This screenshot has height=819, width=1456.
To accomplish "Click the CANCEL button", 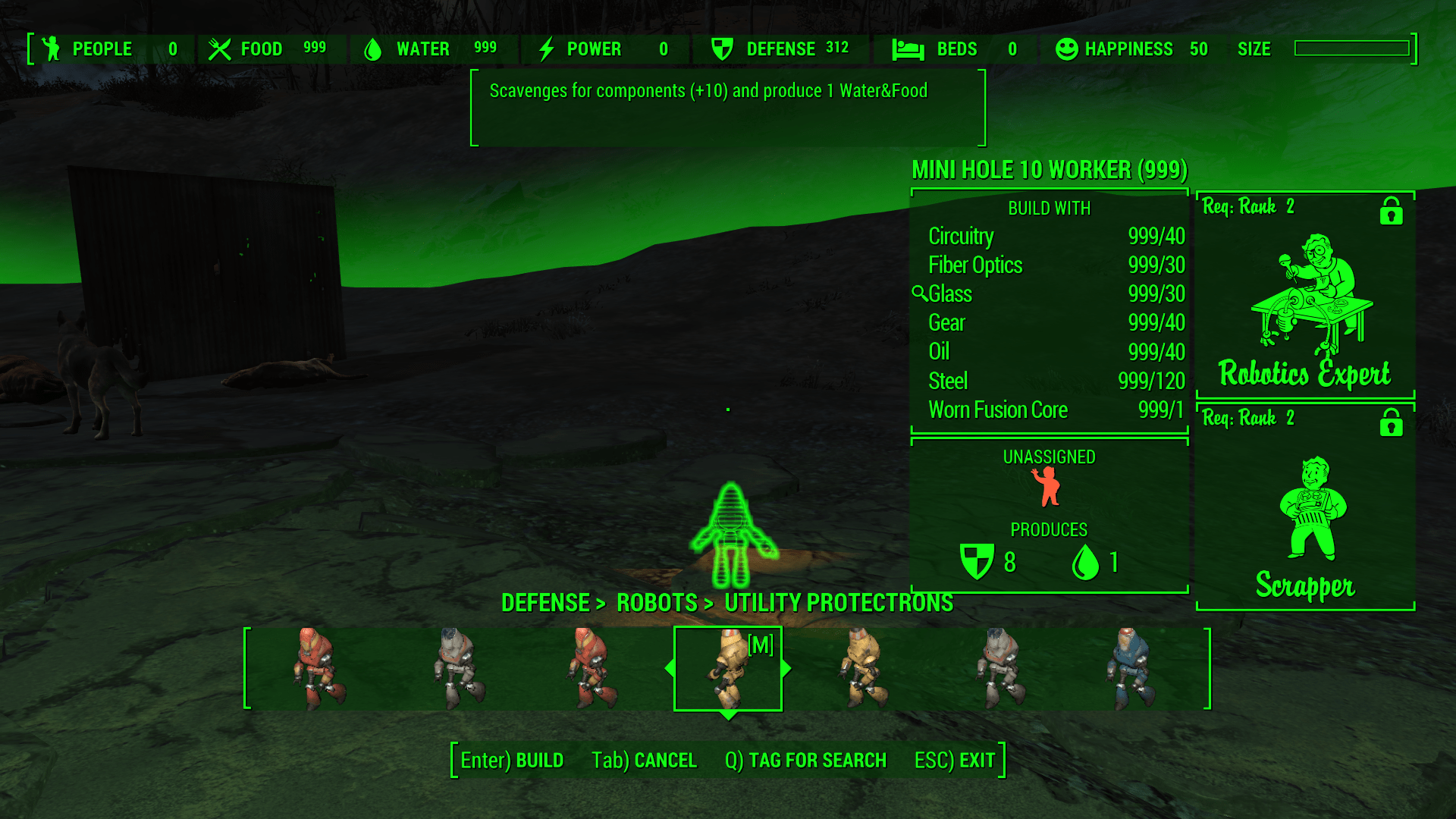I will click(644, 761).
